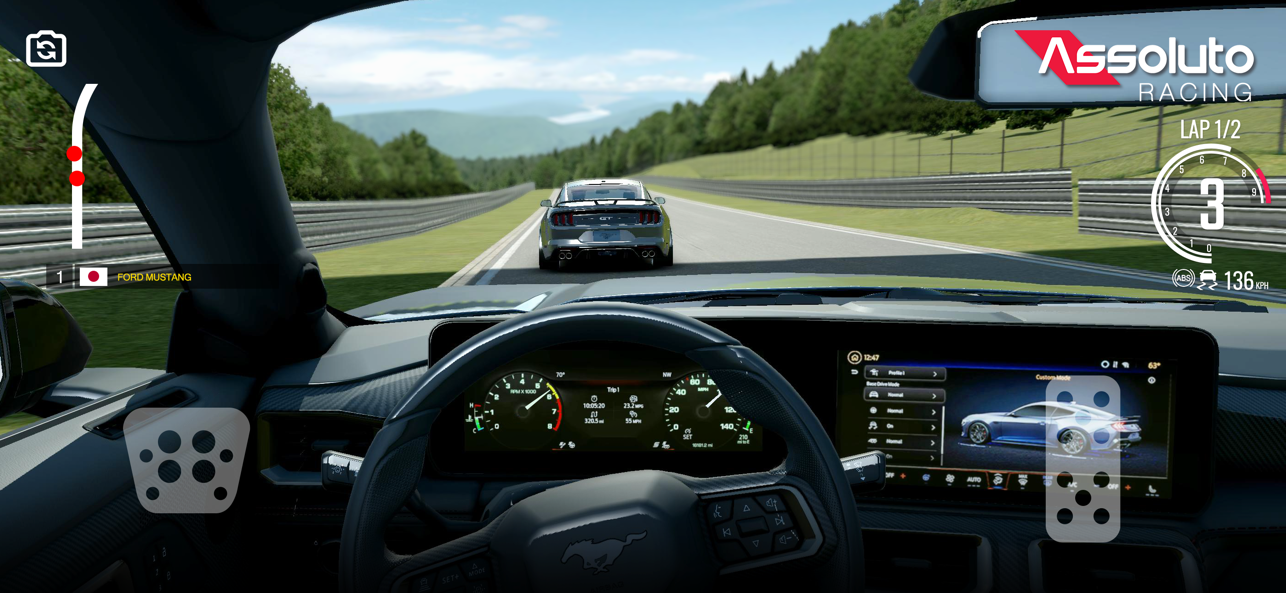Tap the camera view switch icon
1286x593 pixels.
coord(46,49)
